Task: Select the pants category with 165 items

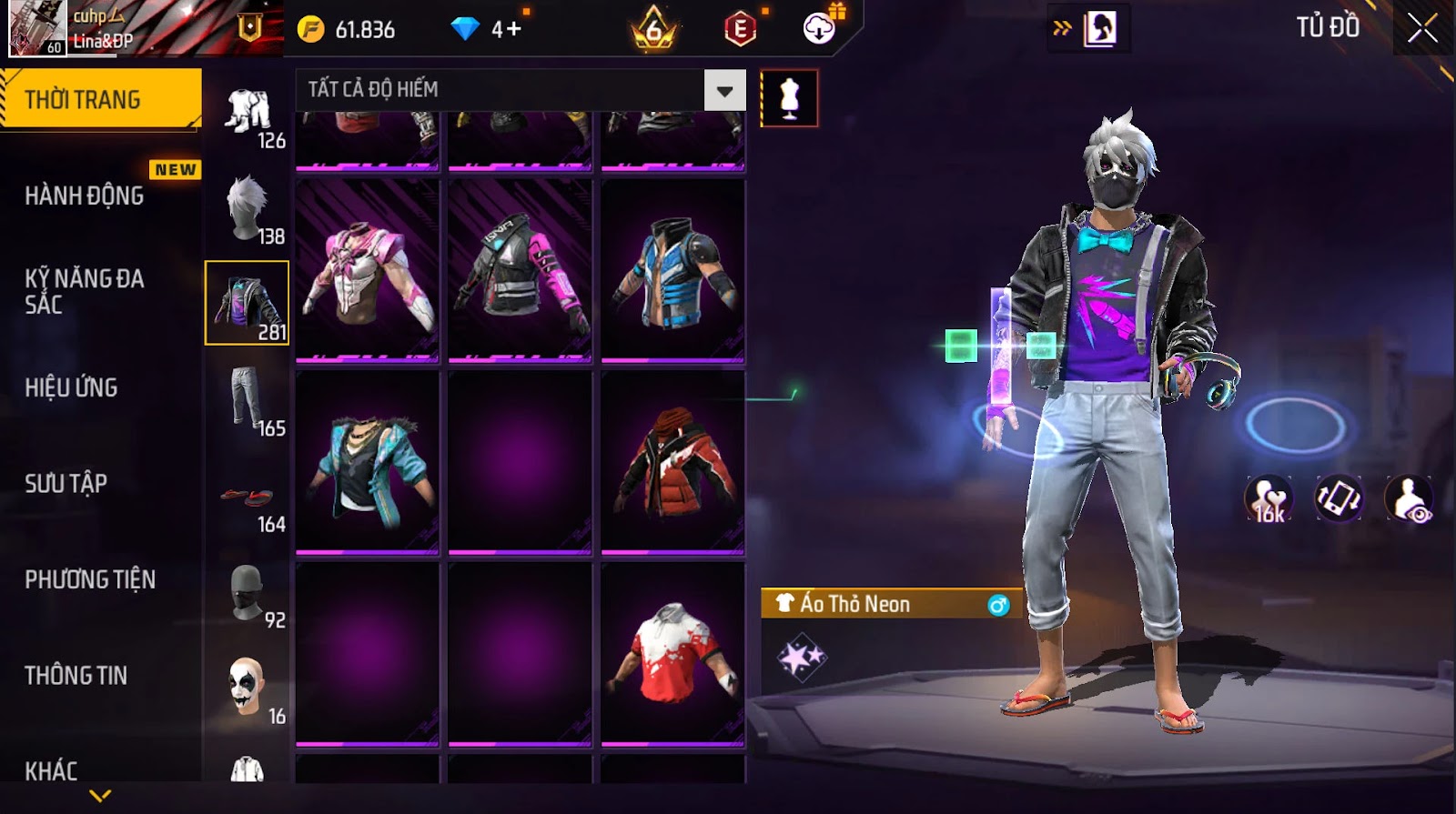Action: pyautogui.click(x=248, y=400)
